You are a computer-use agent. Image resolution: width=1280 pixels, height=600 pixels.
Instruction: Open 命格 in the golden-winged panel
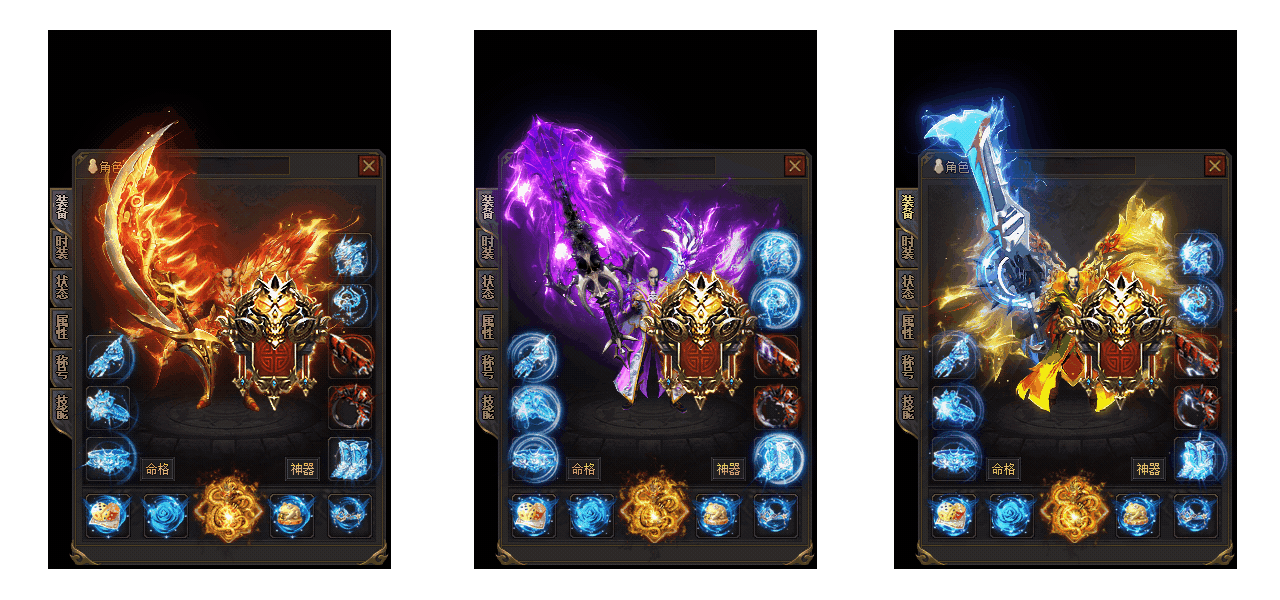1003,469
